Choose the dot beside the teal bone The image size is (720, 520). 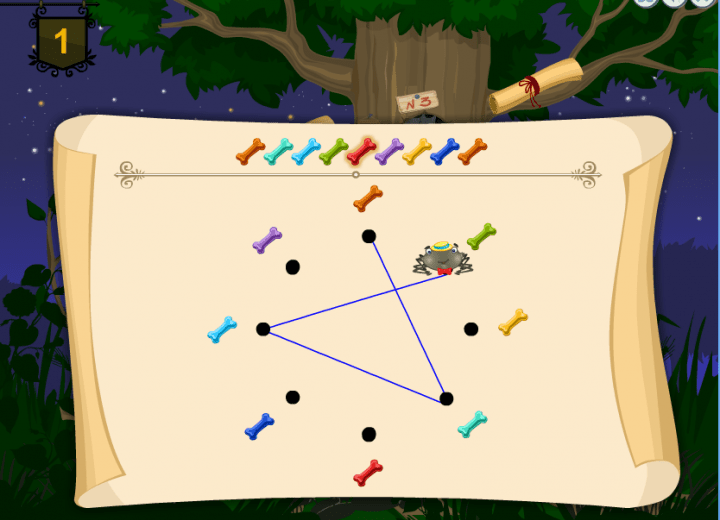(x=446, y=398)
